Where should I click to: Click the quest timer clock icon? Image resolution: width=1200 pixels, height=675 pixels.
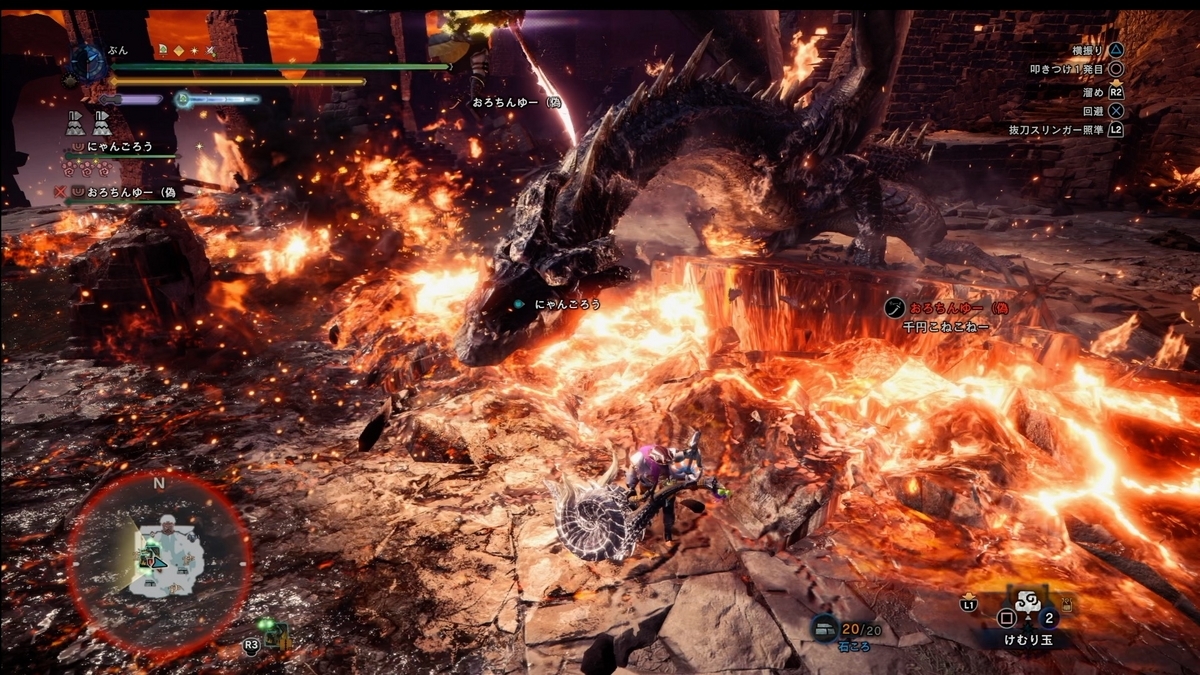click(88, 63)
